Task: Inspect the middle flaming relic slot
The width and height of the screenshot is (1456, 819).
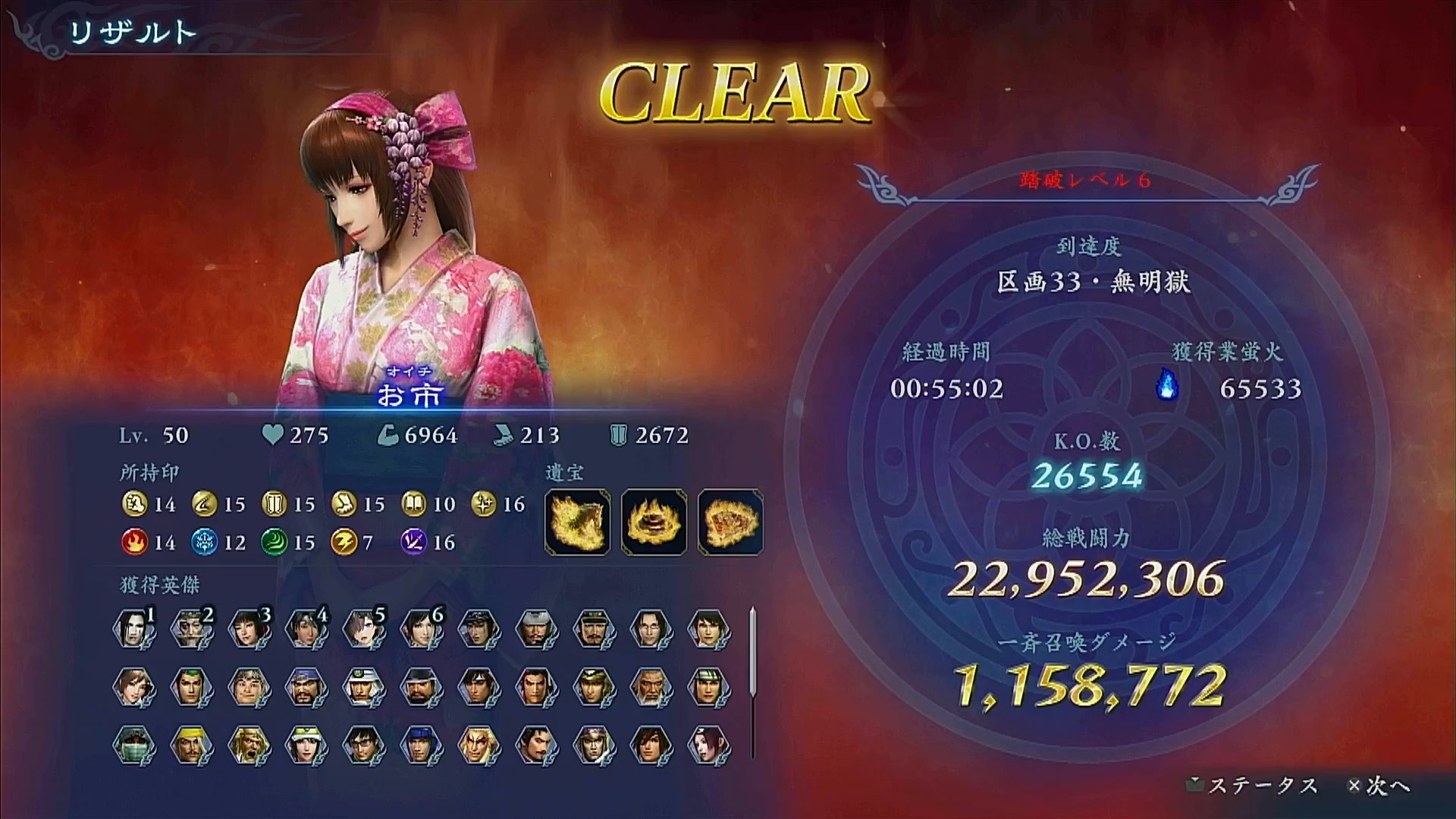Action: coord(654,522)
